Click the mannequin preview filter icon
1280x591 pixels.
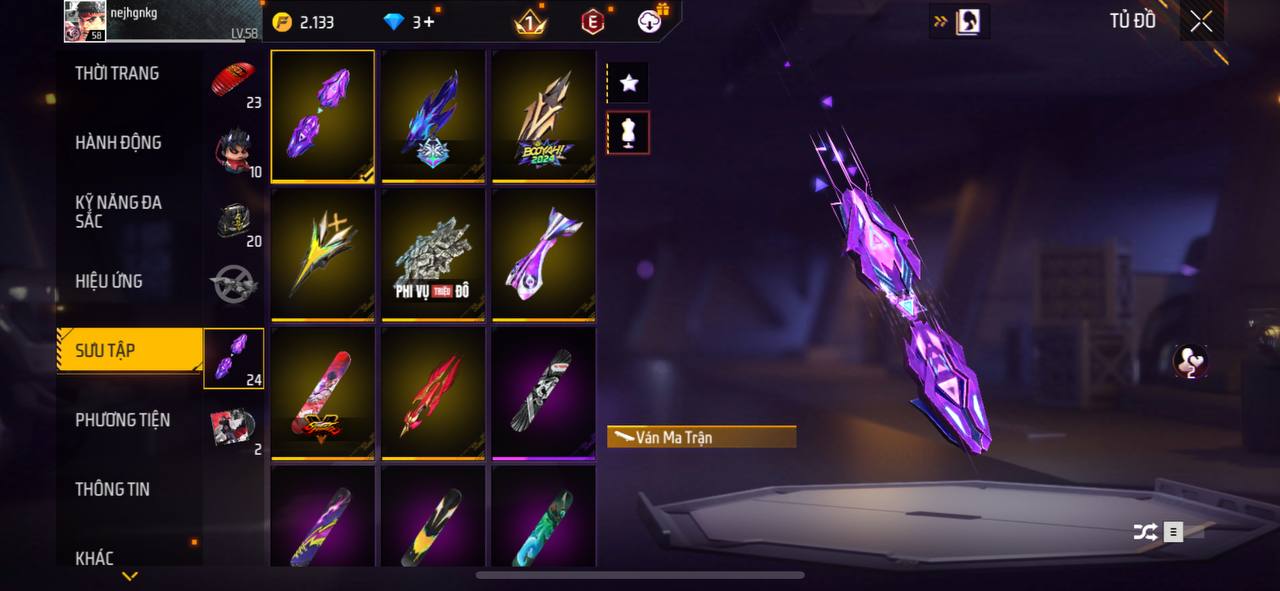coord(628,132)
